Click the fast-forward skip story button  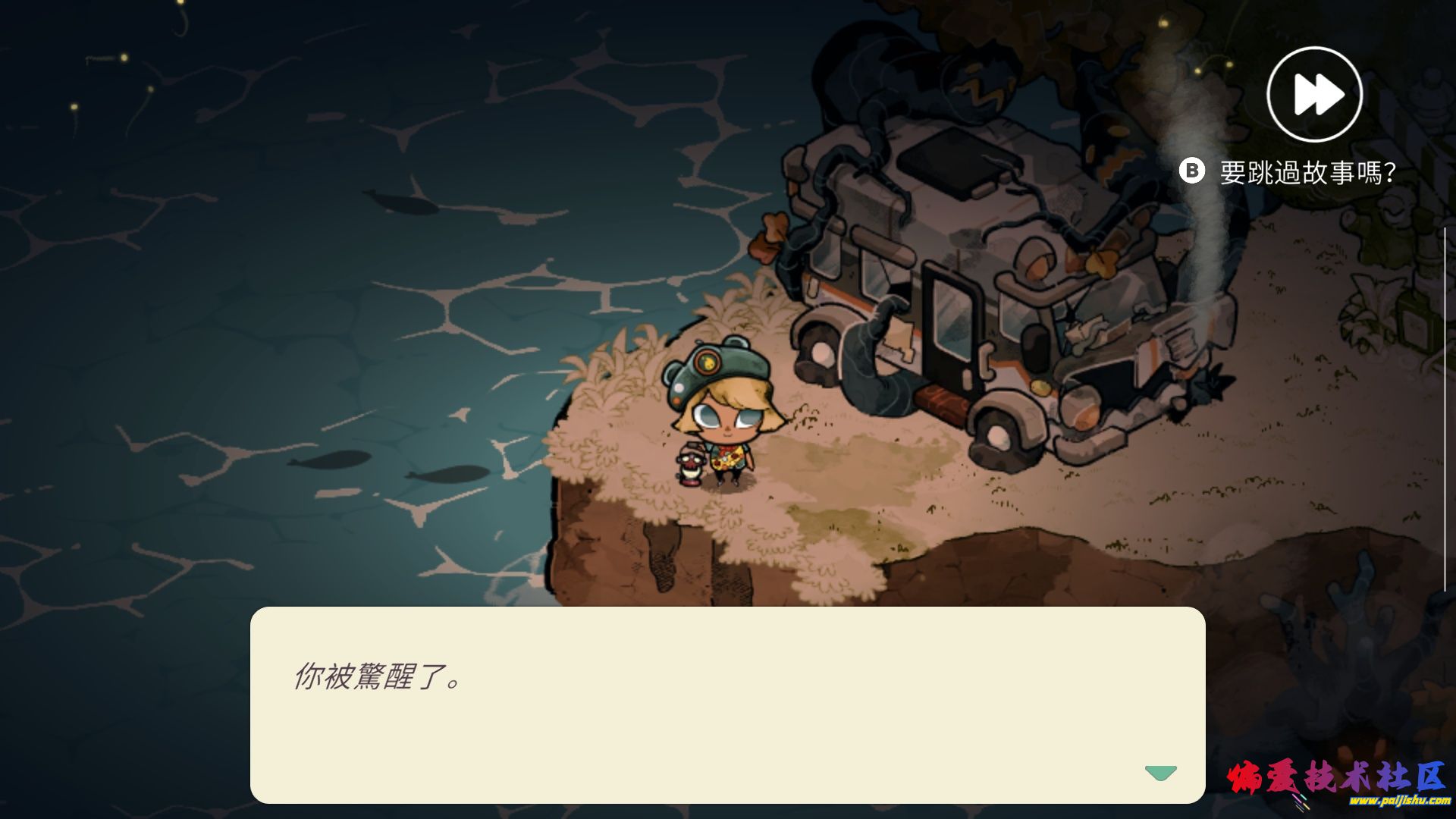pos(1314,95)
